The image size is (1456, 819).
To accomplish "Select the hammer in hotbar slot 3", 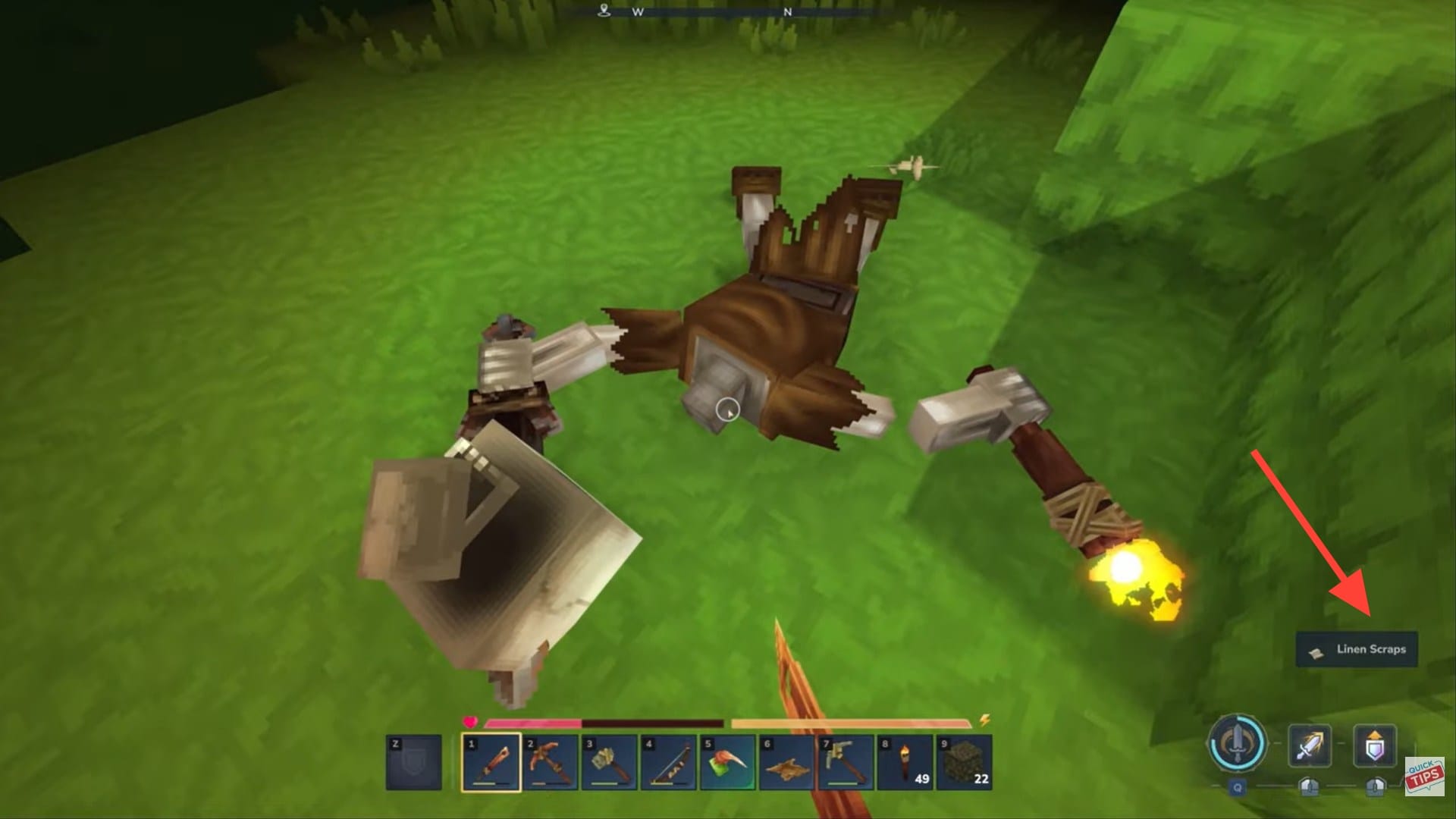I will coord(607,761).
